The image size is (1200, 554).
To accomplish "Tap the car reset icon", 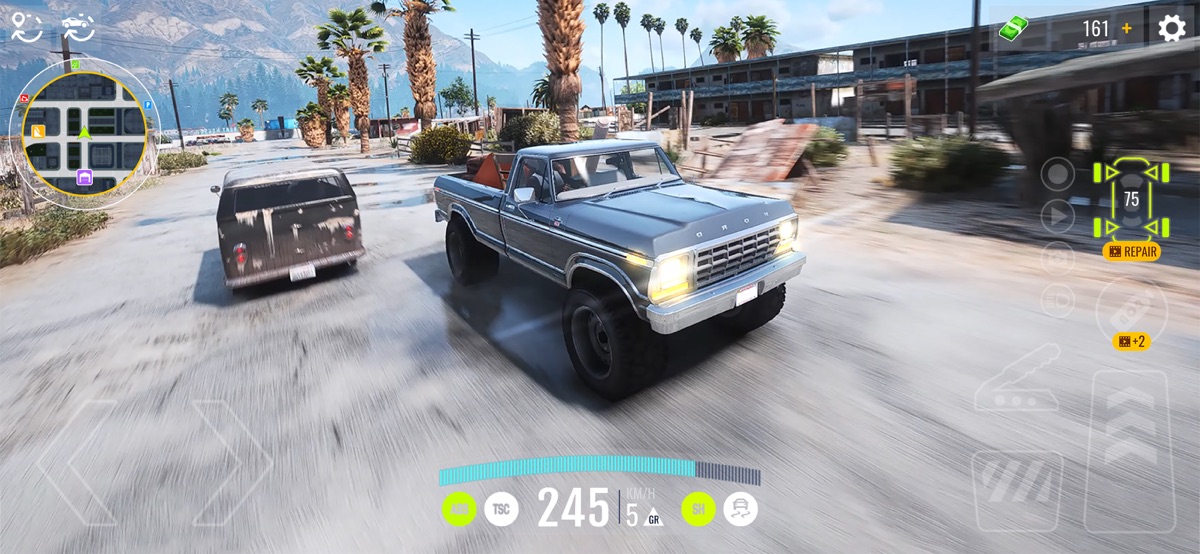I will pos(78,27).
